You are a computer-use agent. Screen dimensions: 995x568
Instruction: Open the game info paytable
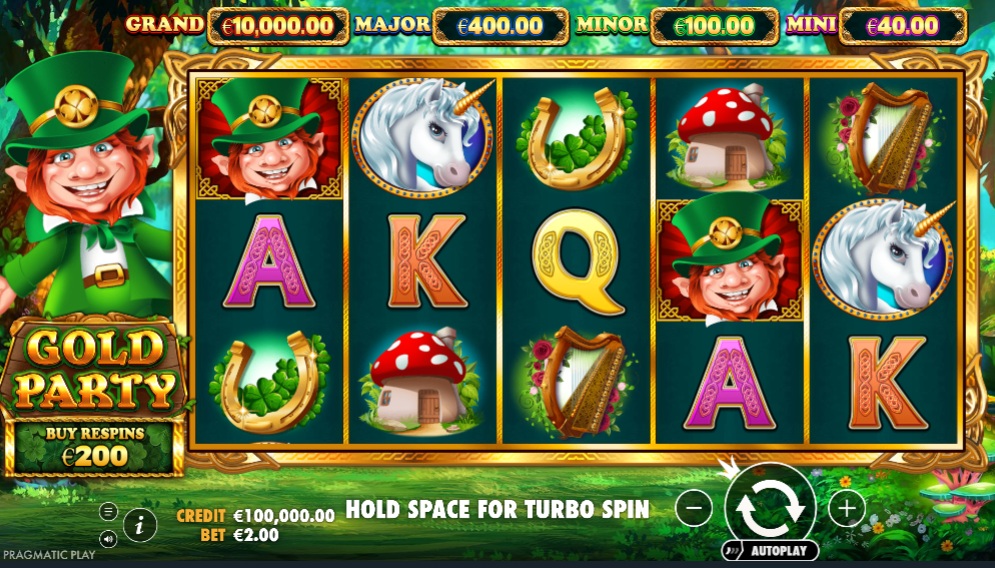point(140,523)
